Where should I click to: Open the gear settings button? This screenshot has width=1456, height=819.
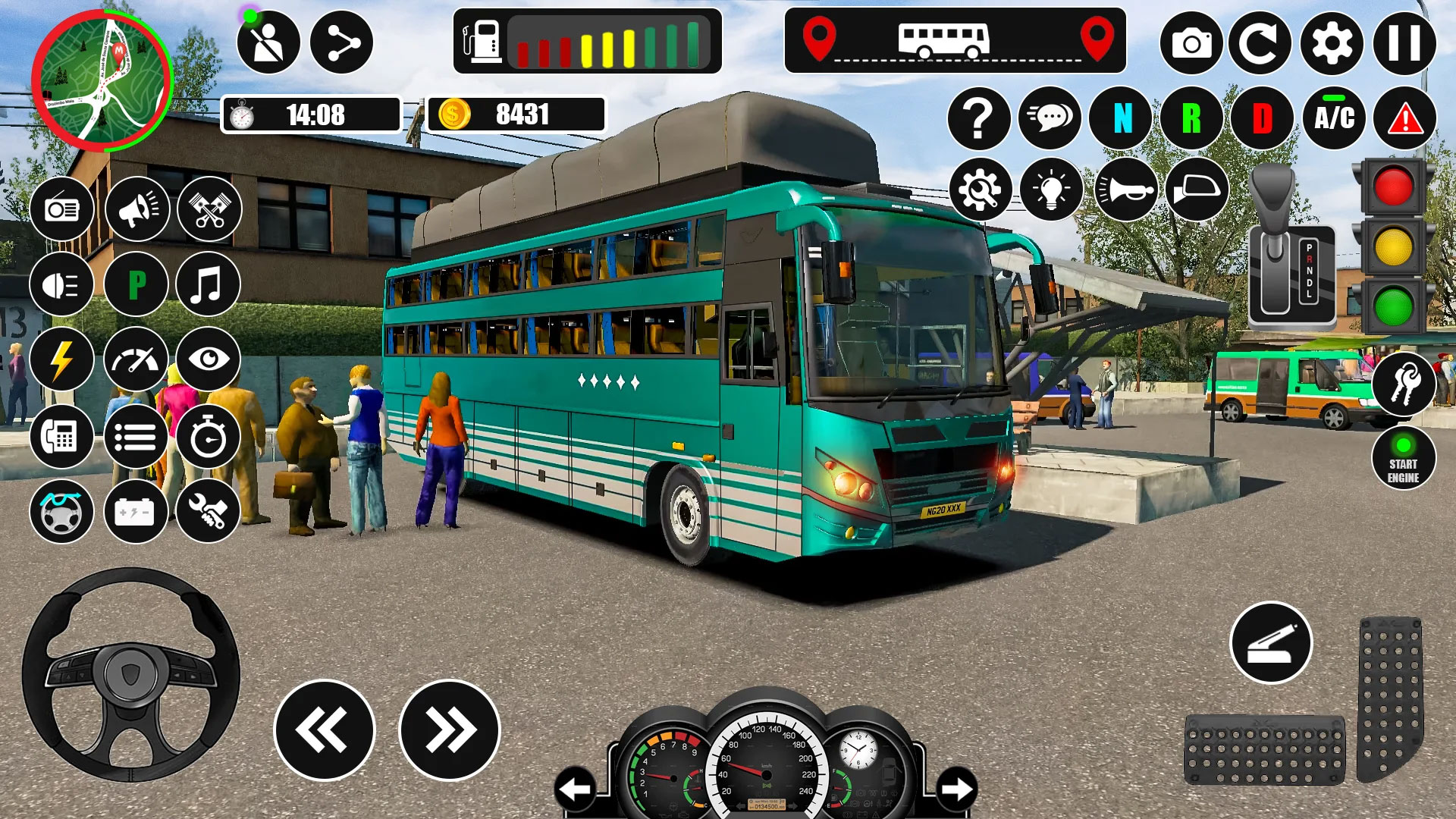1332,43
